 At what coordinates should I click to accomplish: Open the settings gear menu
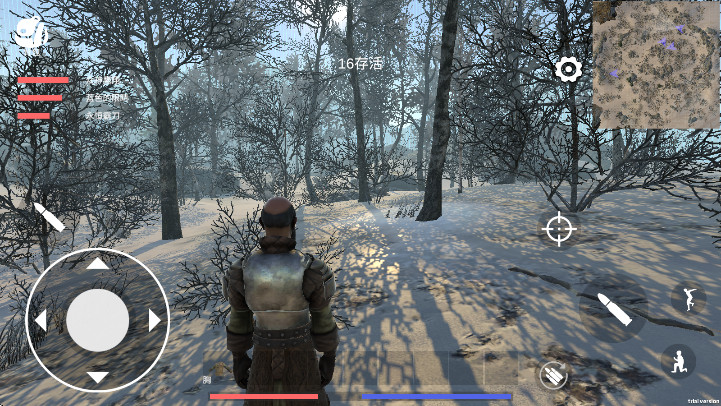click(569, 69)
